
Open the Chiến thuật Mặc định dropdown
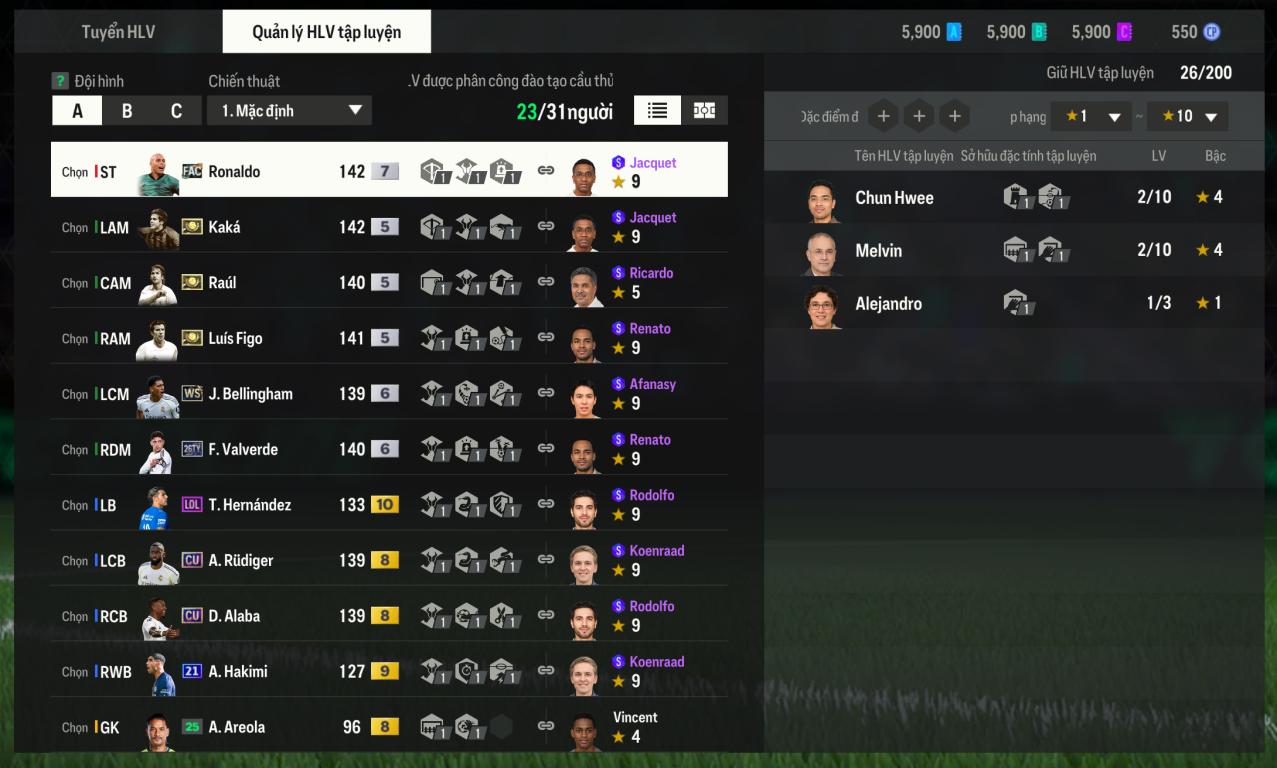pos(289,111)
